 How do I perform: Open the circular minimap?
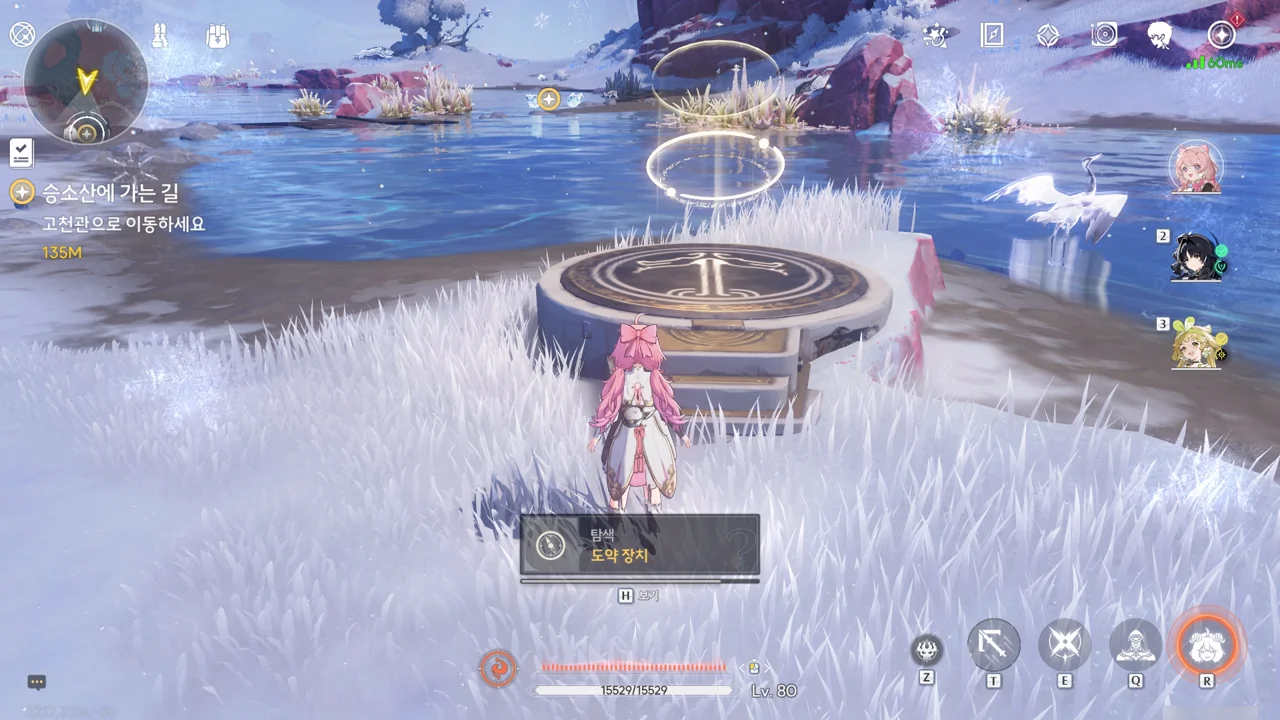[x=86, y=81]
